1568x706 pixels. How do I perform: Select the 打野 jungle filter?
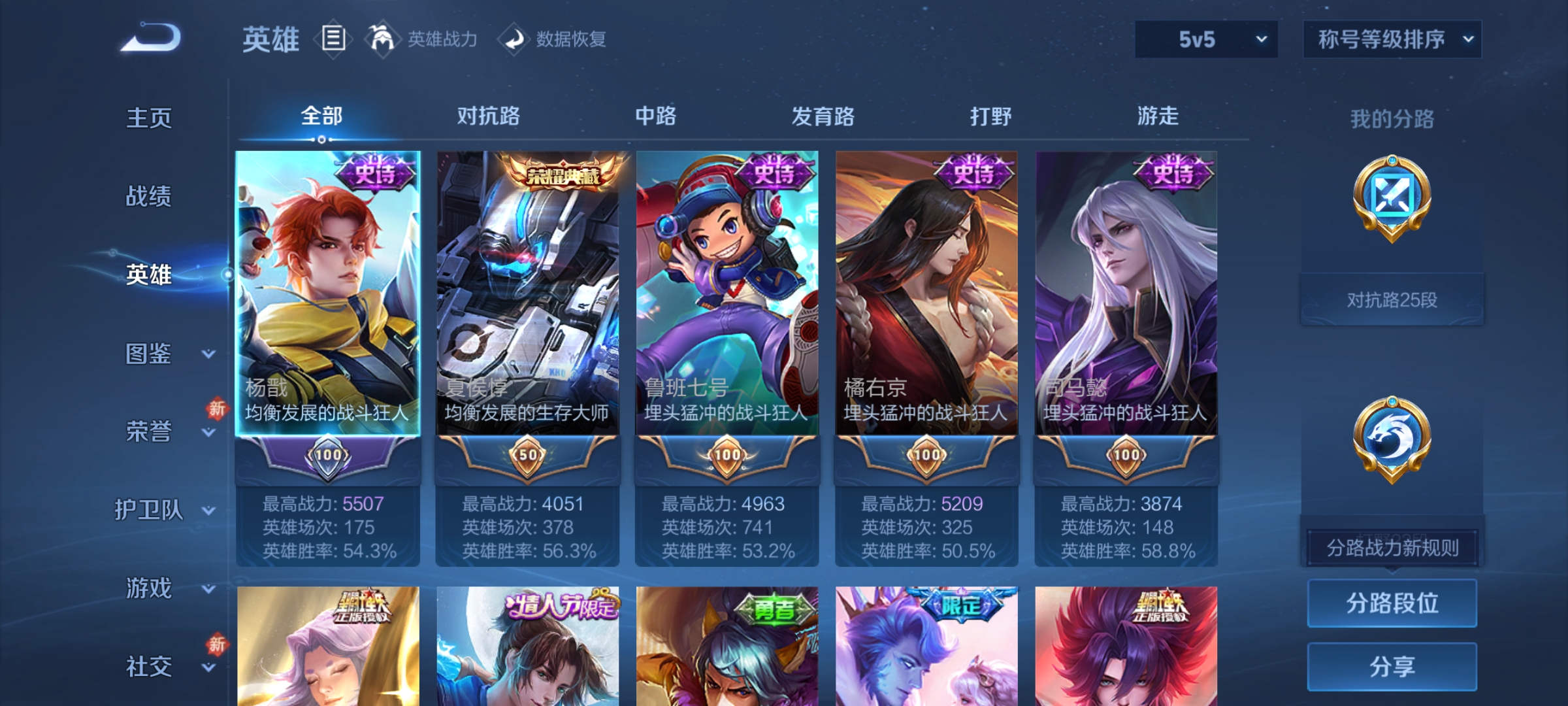pyautogui.click(x=988, y=116)
